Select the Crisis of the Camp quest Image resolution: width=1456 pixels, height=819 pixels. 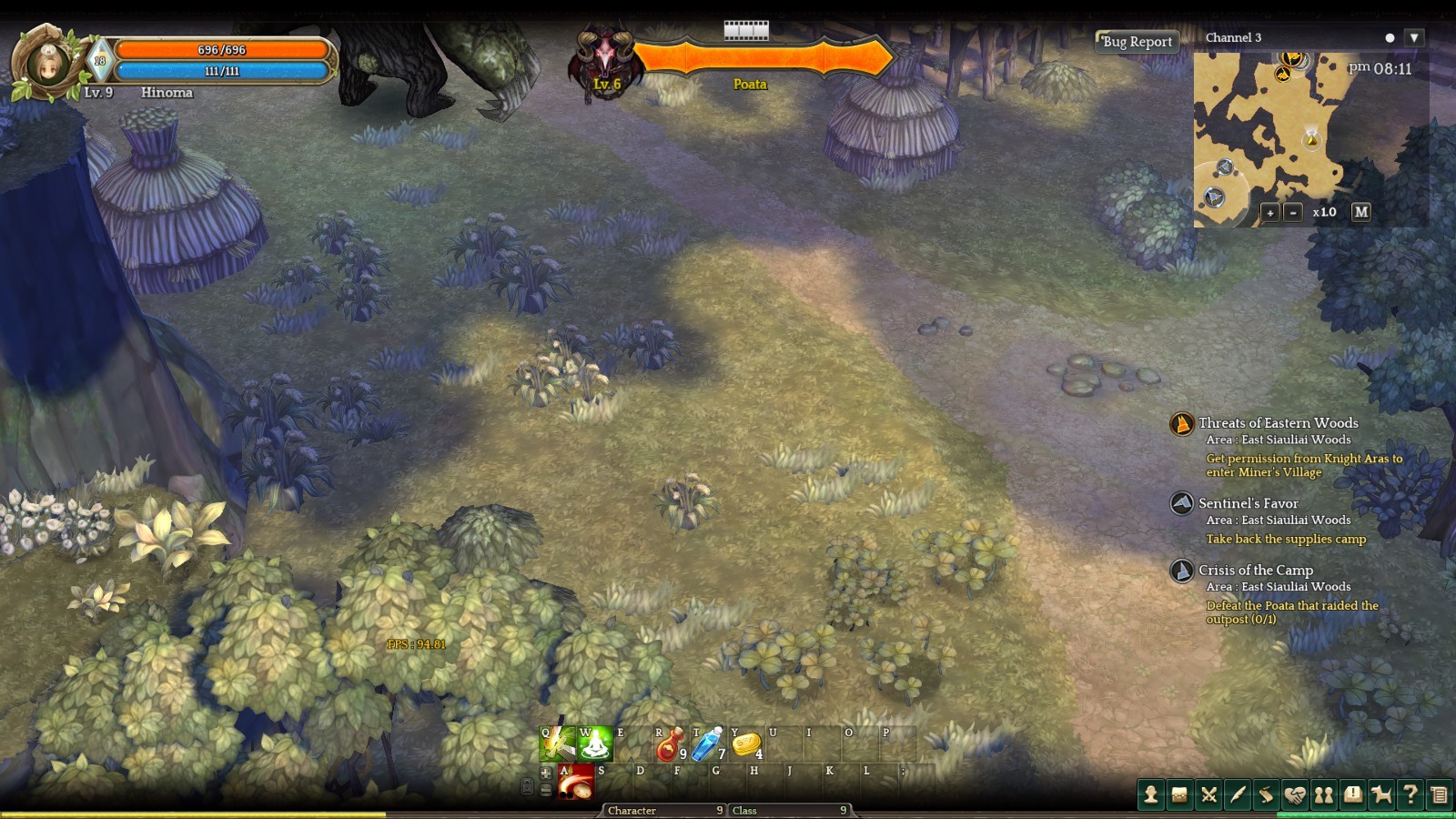click(1255, 571)
